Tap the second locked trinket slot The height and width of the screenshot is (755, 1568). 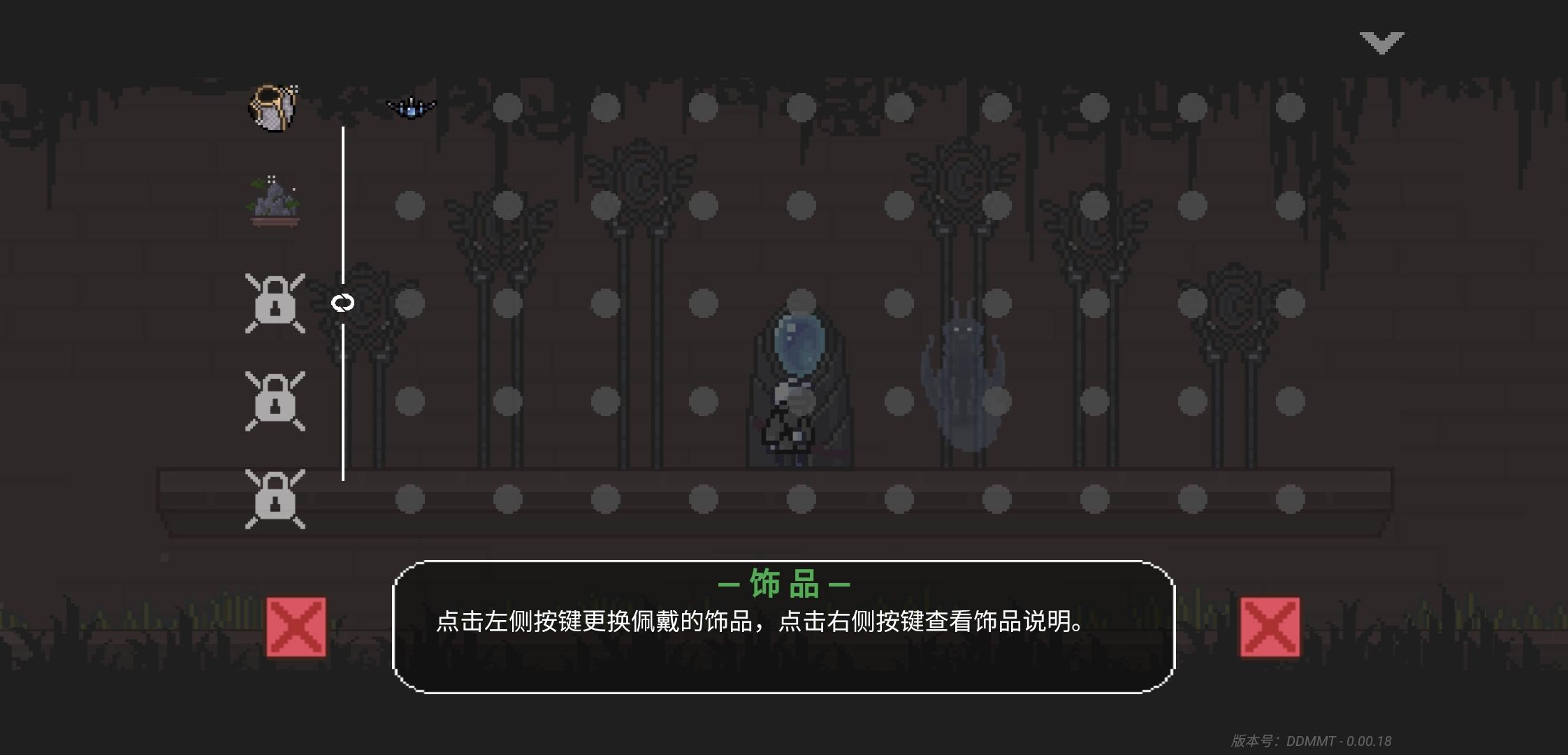pyautogui.click(x=275, y=402)
